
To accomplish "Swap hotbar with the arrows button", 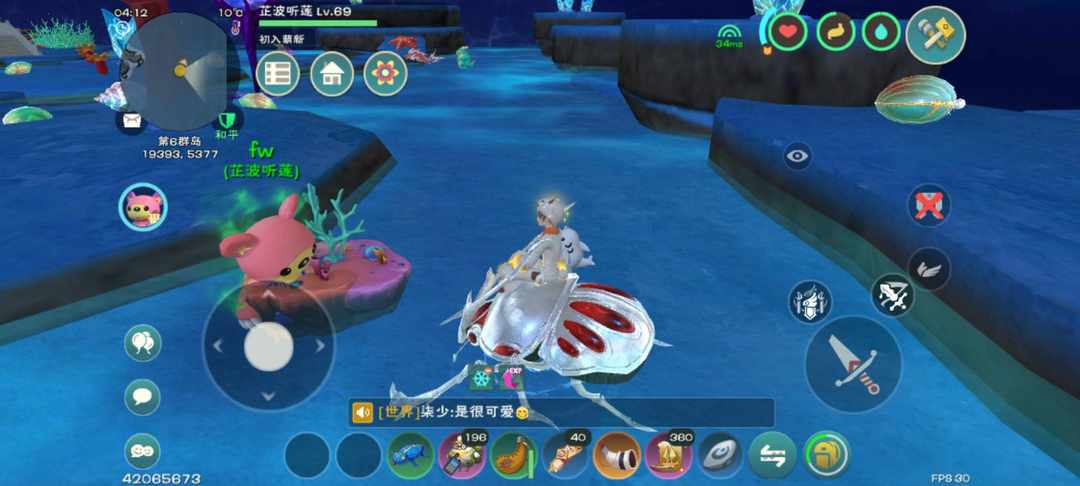I will coord(773,456).
